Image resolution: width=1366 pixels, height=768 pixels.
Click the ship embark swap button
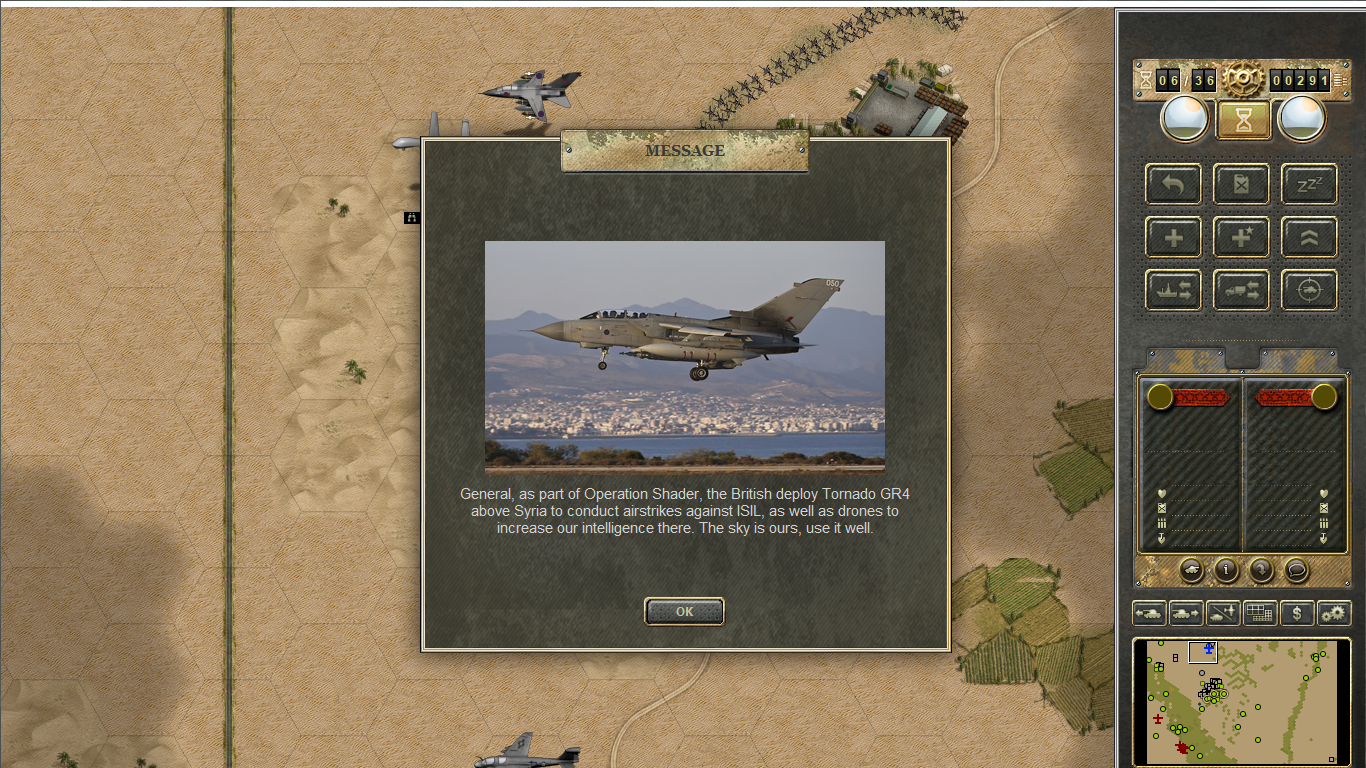pyautogui.click(x=1173, y=290)
